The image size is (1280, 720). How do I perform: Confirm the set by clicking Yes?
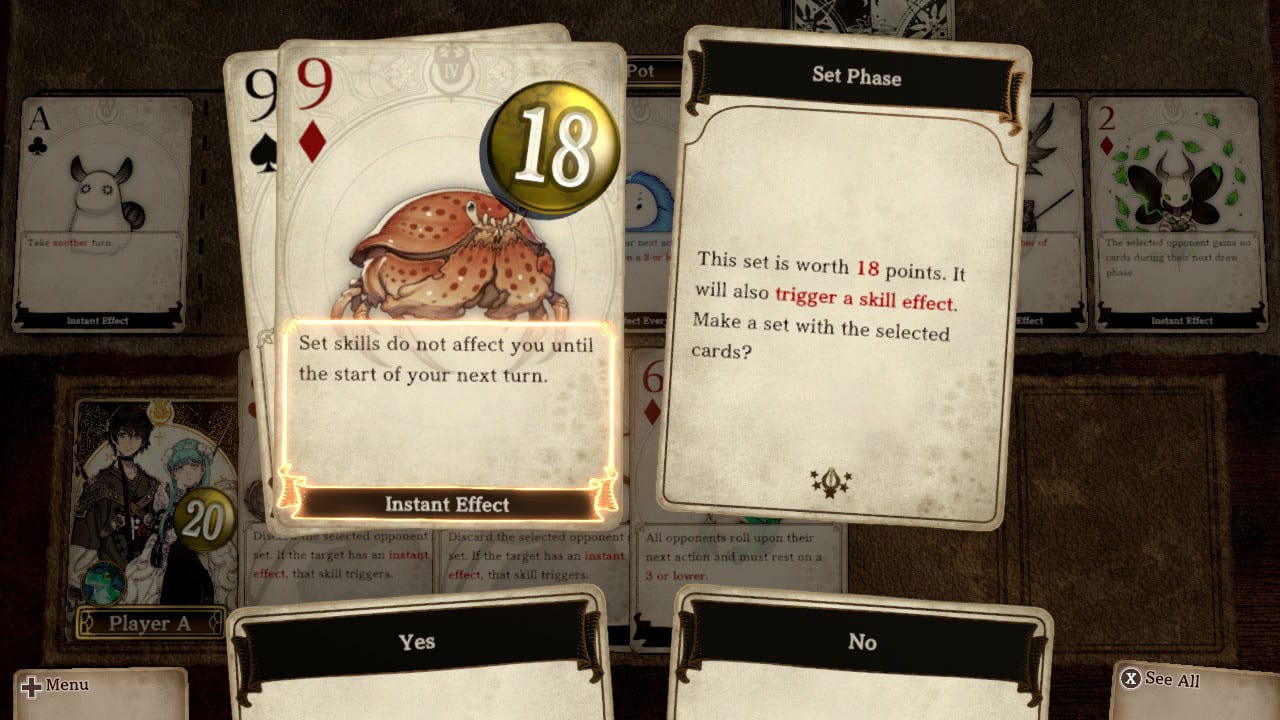click(x=418, y=642)
